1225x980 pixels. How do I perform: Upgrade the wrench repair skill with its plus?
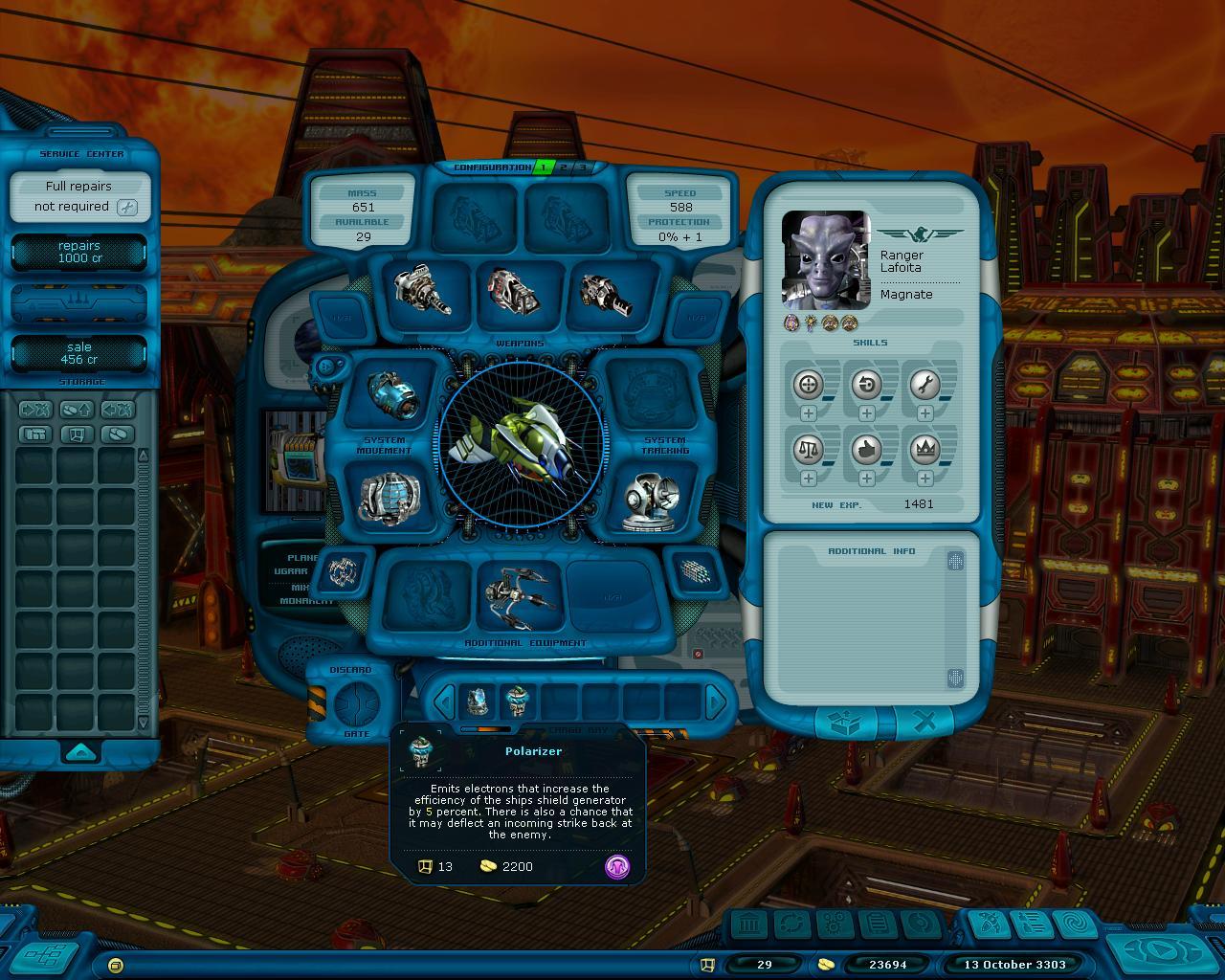[x=924, y=413]
